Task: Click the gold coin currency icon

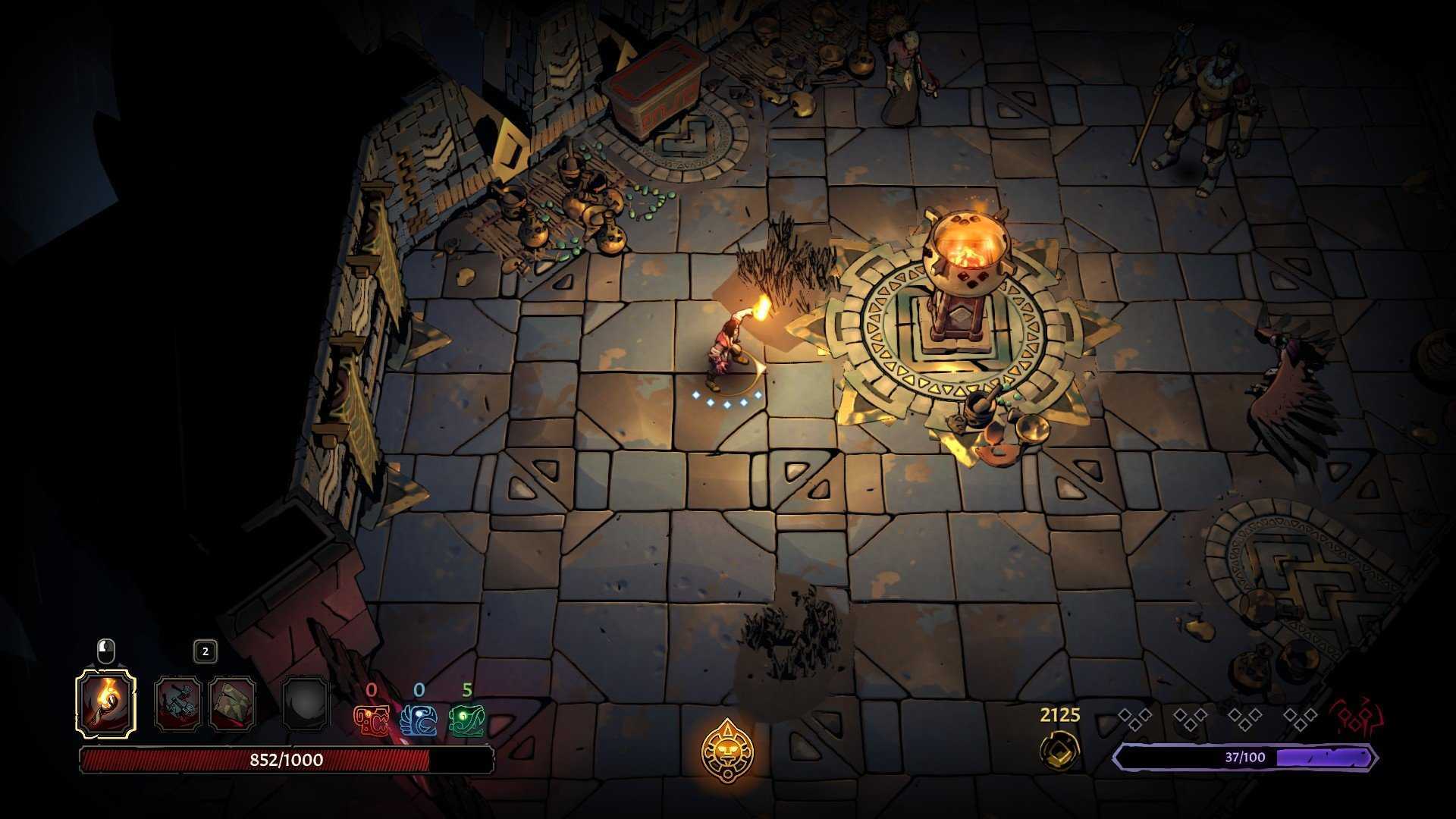Action: click(1059, 750)
